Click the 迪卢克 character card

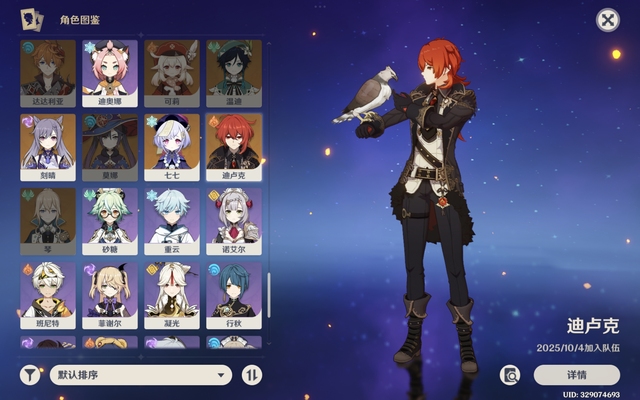tap(234, 146)
